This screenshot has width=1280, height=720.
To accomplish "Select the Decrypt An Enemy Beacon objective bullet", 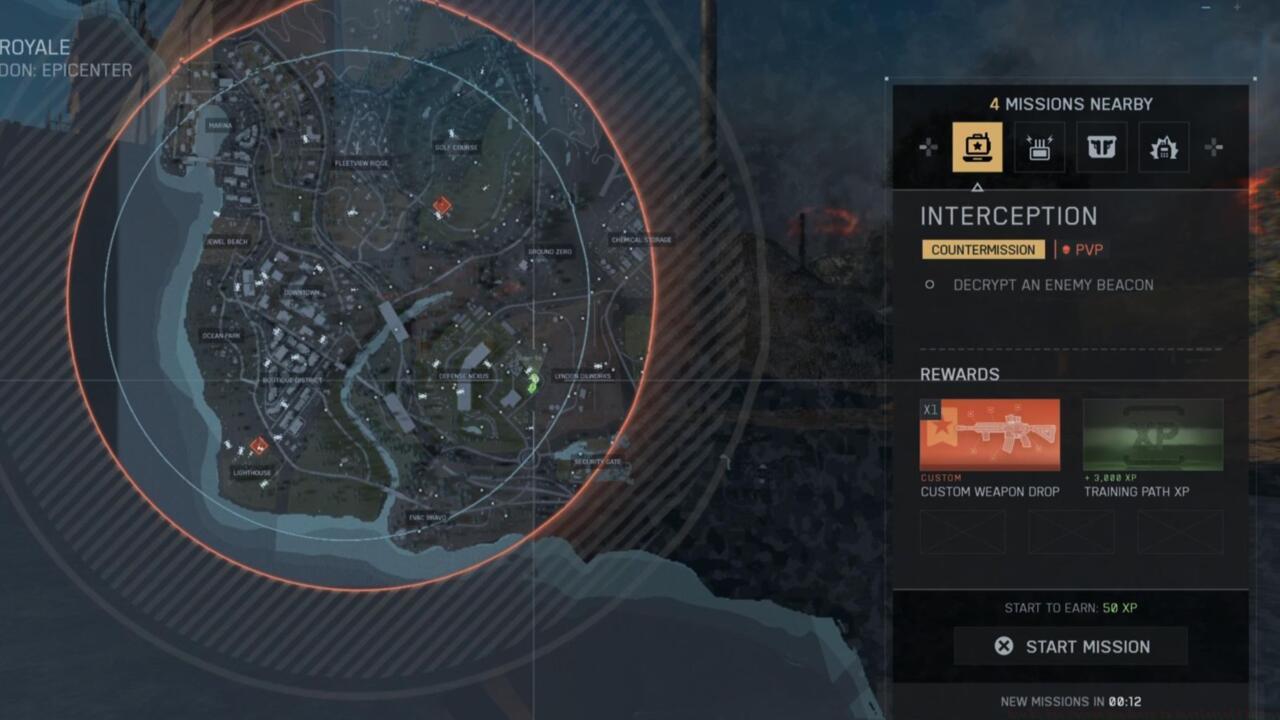I will coord(928,285).
